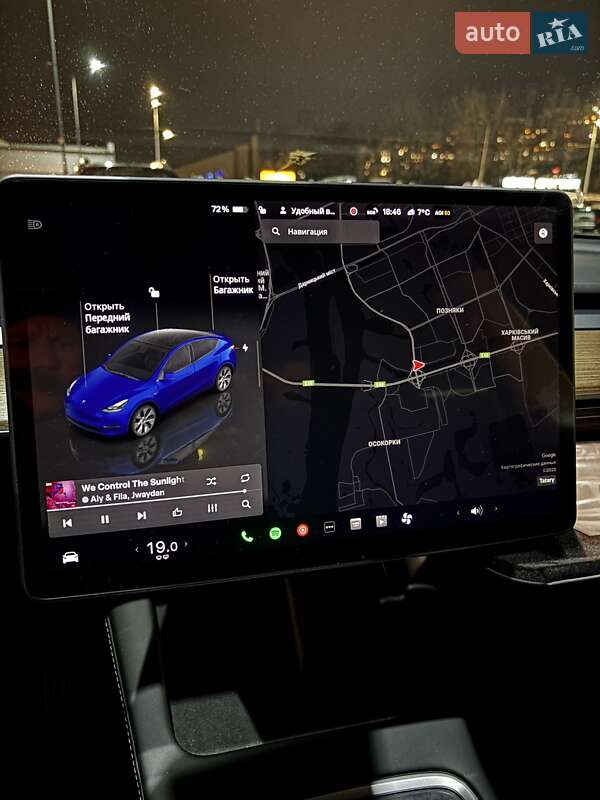Screen dimensions: 600x800
Task: Open the equalizer in the music player
Action: [x=212, y=508]
